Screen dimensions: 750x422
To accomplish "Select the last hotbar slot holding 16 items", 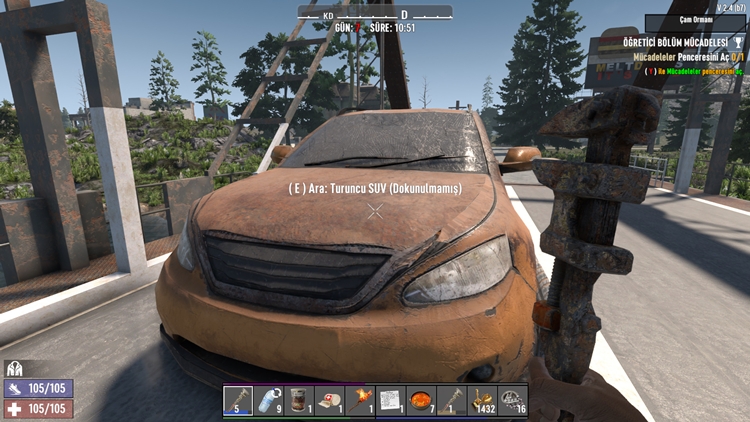I will (513, 401).
